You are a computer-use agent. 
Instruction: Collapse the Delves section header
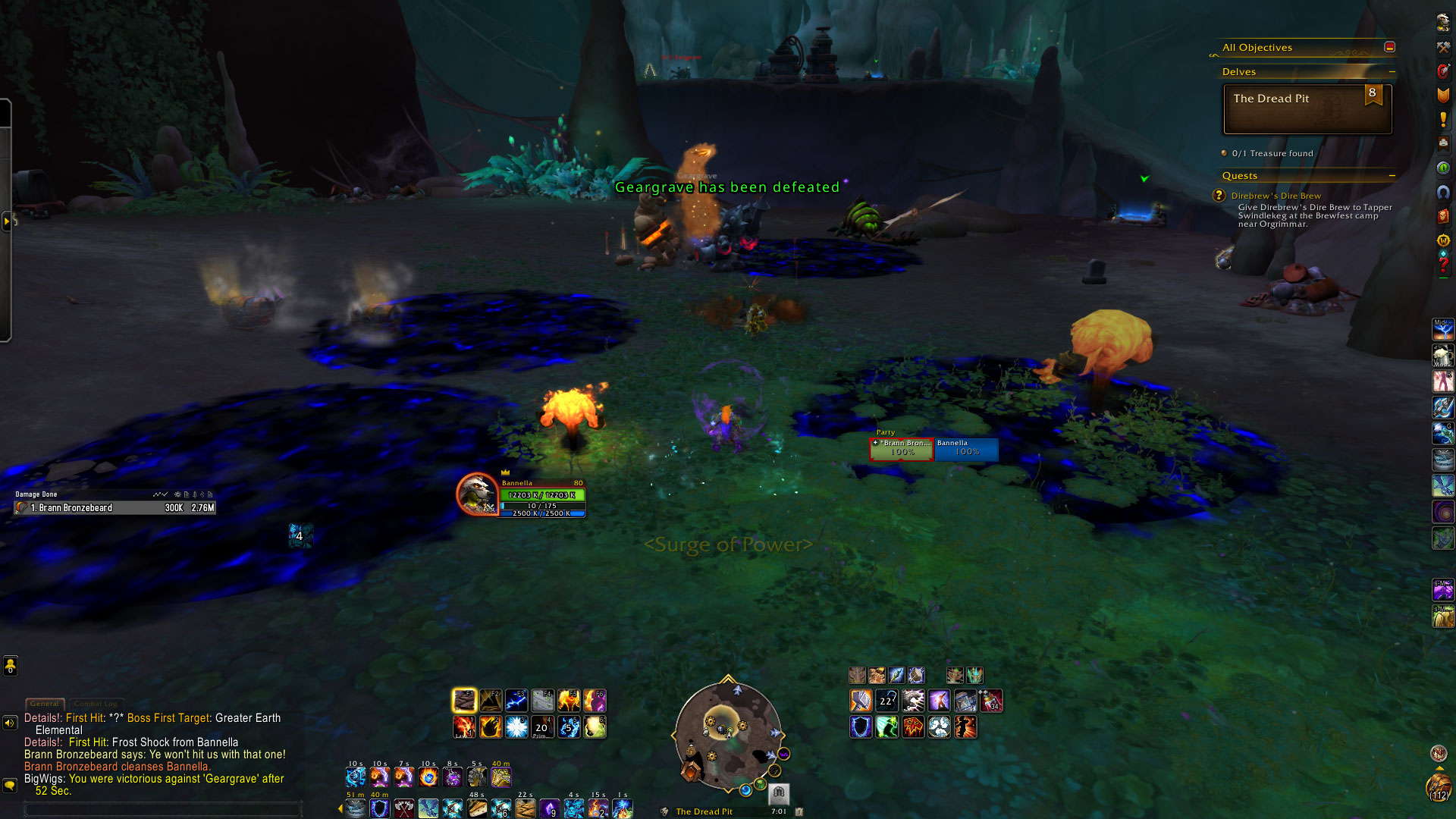(1392, 72)
